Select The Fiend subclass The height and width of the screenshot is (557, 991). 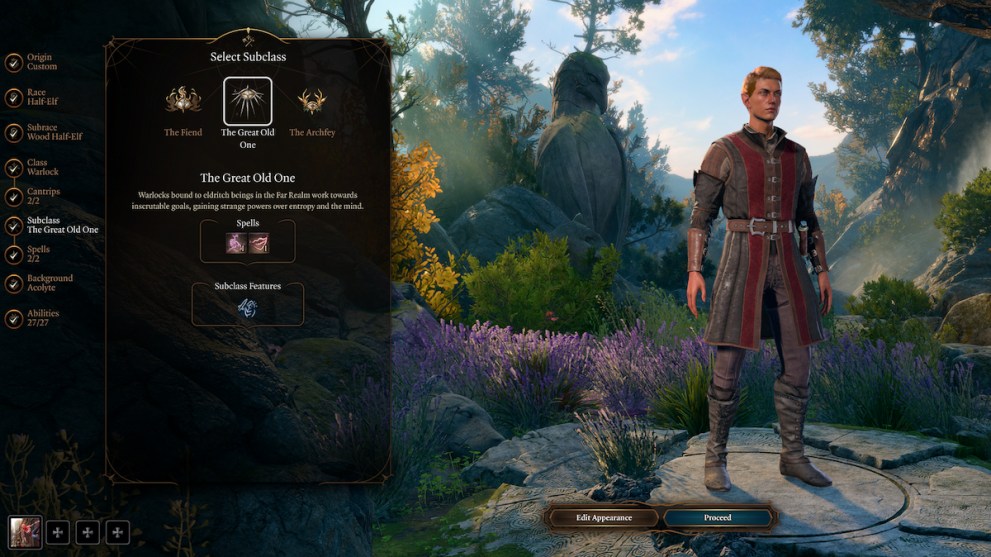(183, 101)
